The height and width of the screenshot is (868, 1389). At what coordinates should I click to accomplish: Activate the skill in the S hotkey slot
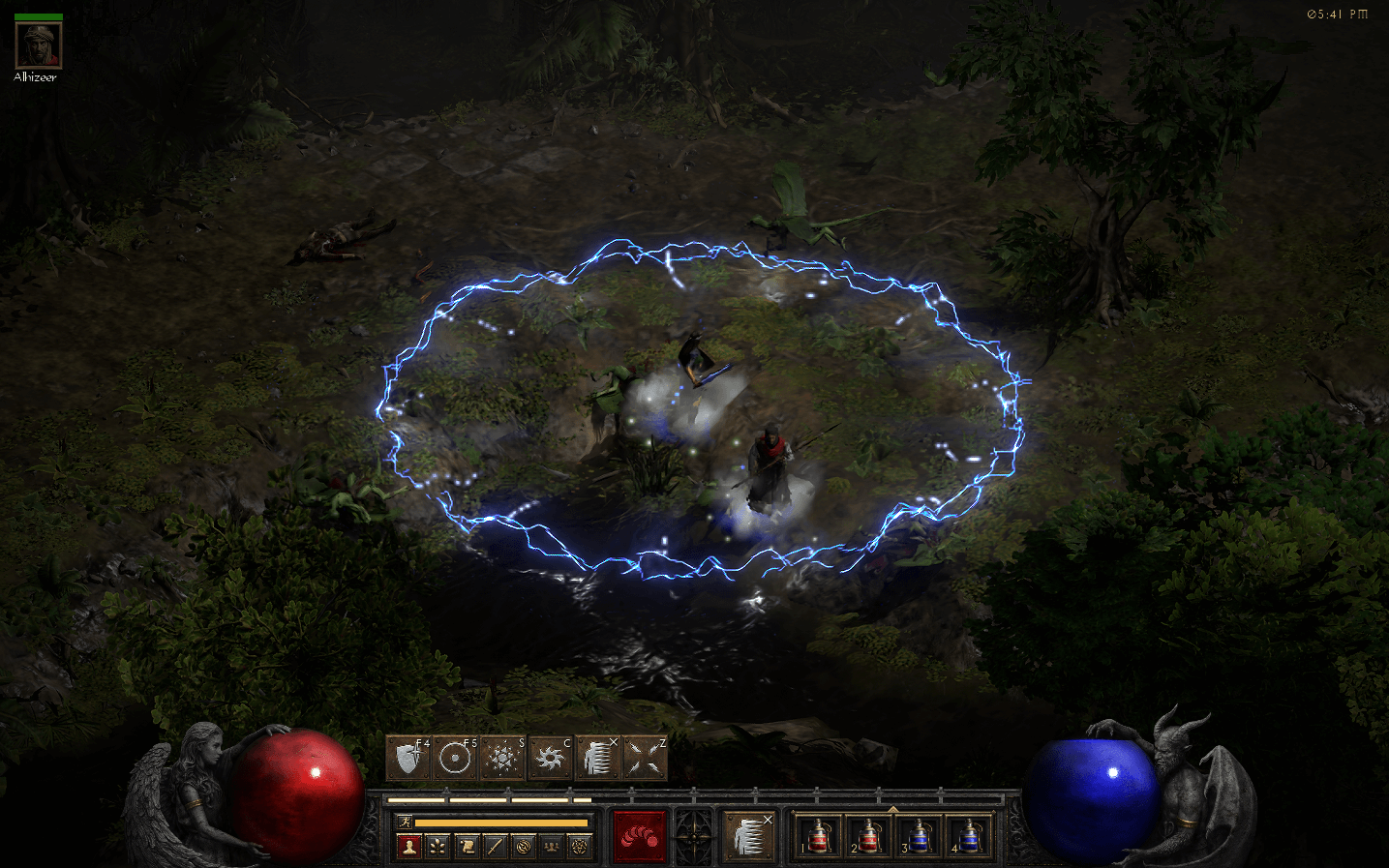[x=502, y=757]
